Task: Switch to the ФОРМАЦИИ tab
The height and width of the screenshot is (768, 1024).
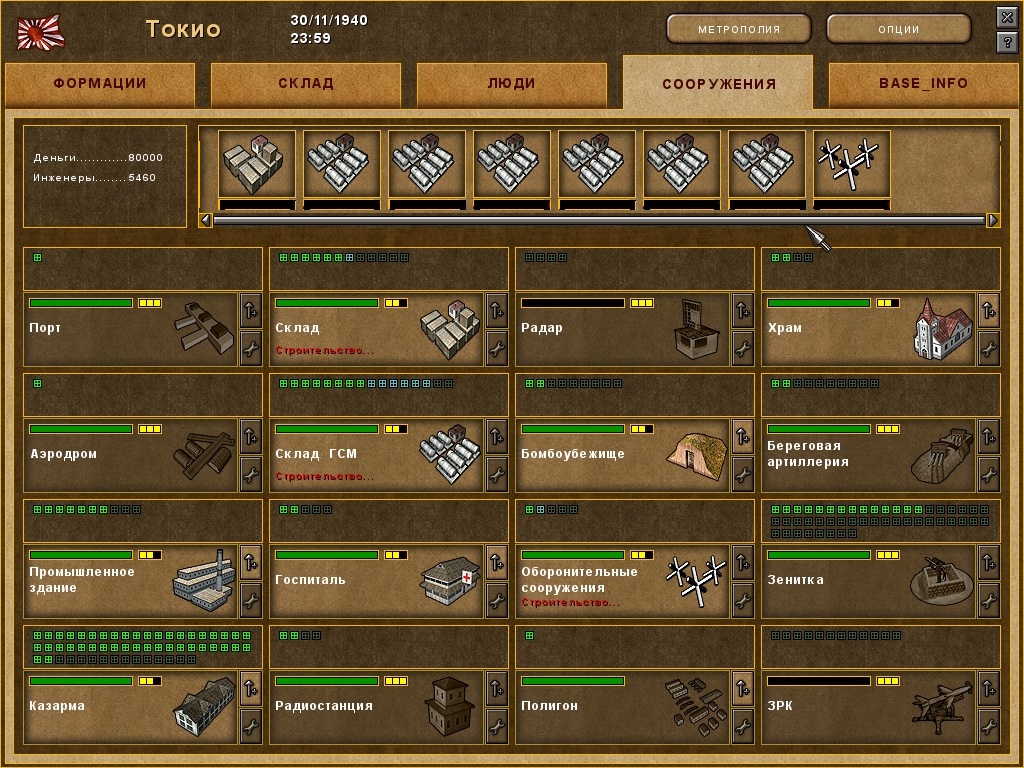Action: [x=100, y=84]
